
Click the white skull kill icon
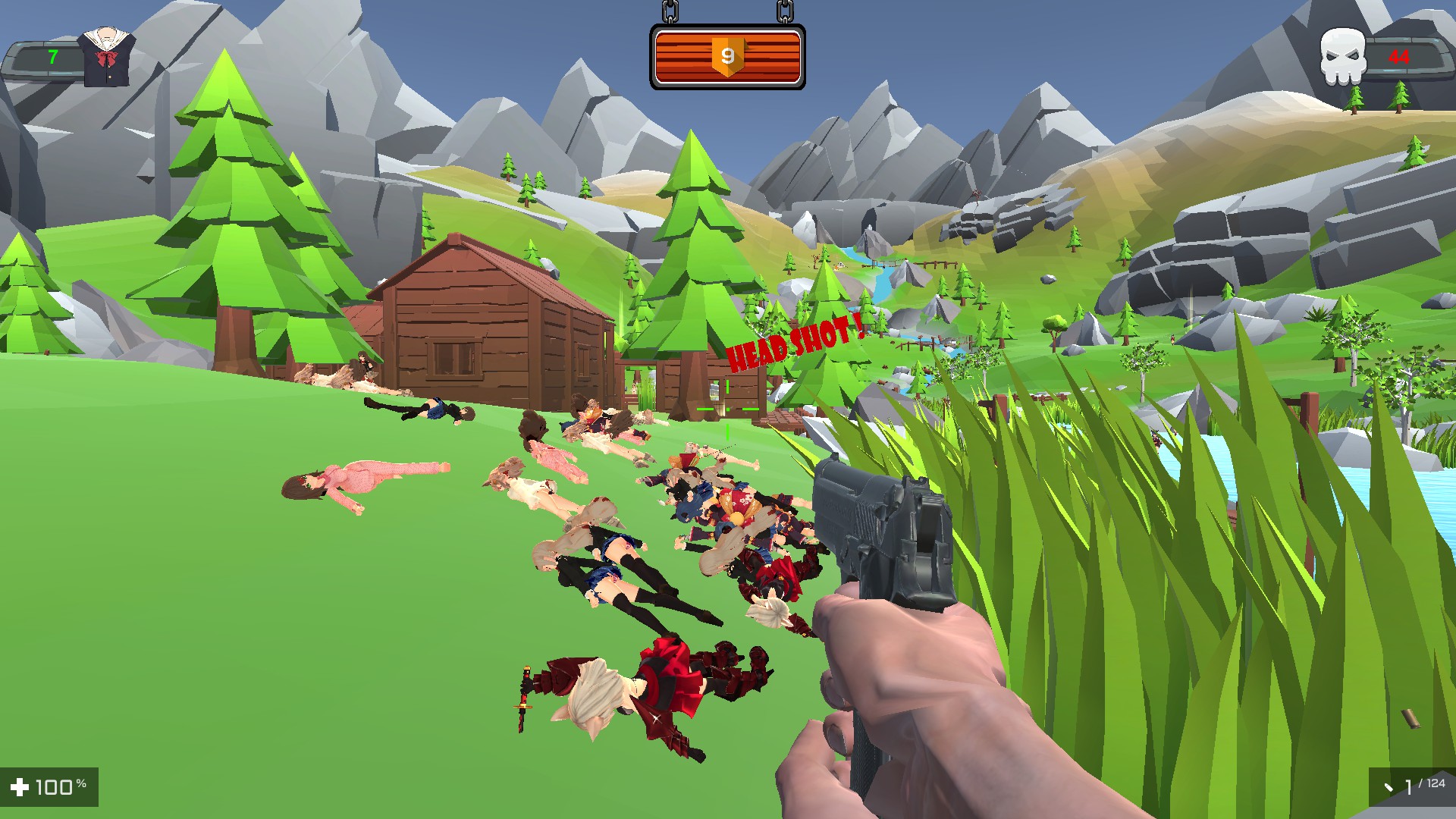(1341, 57)
